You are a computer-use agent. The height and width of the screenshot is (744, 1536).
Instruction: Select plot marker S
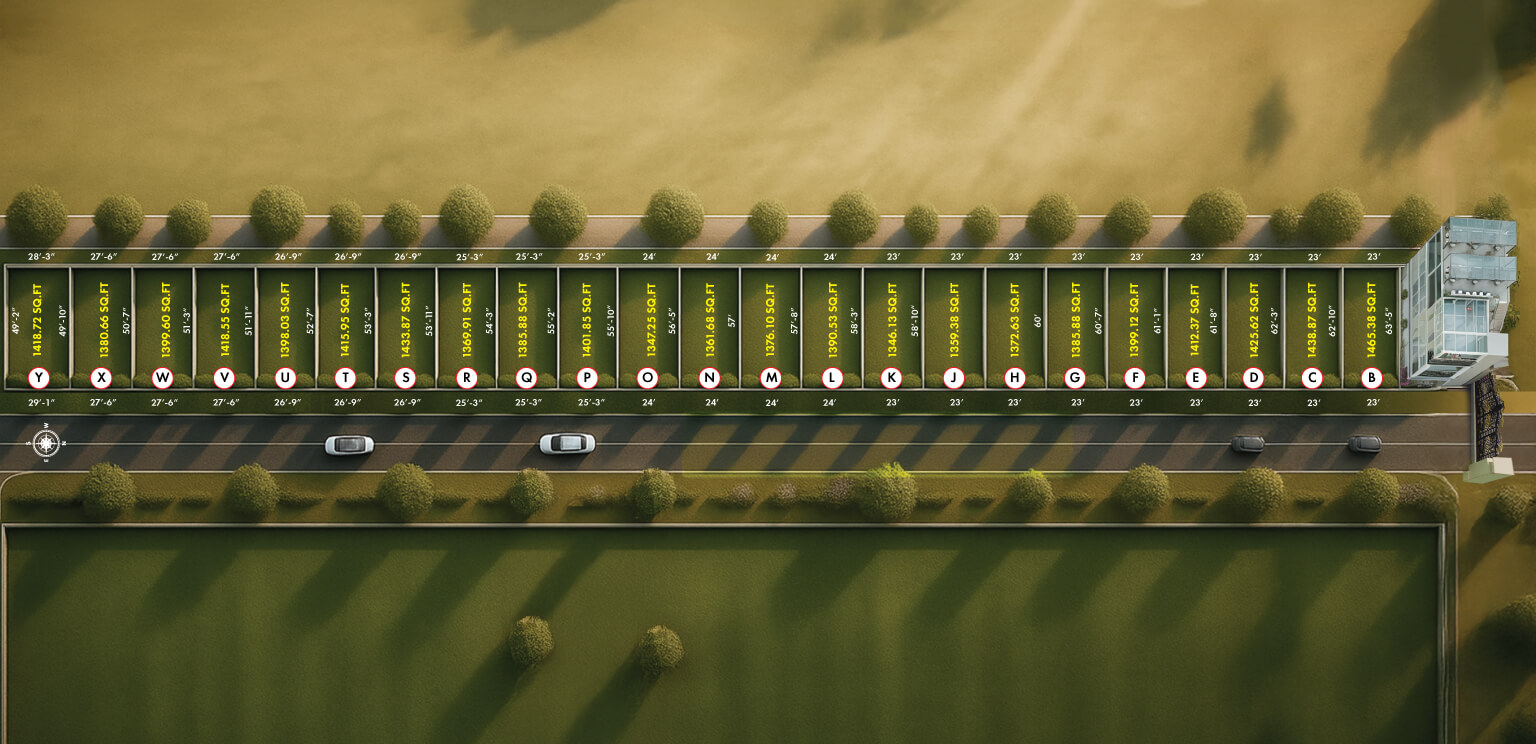coord(405,378)
